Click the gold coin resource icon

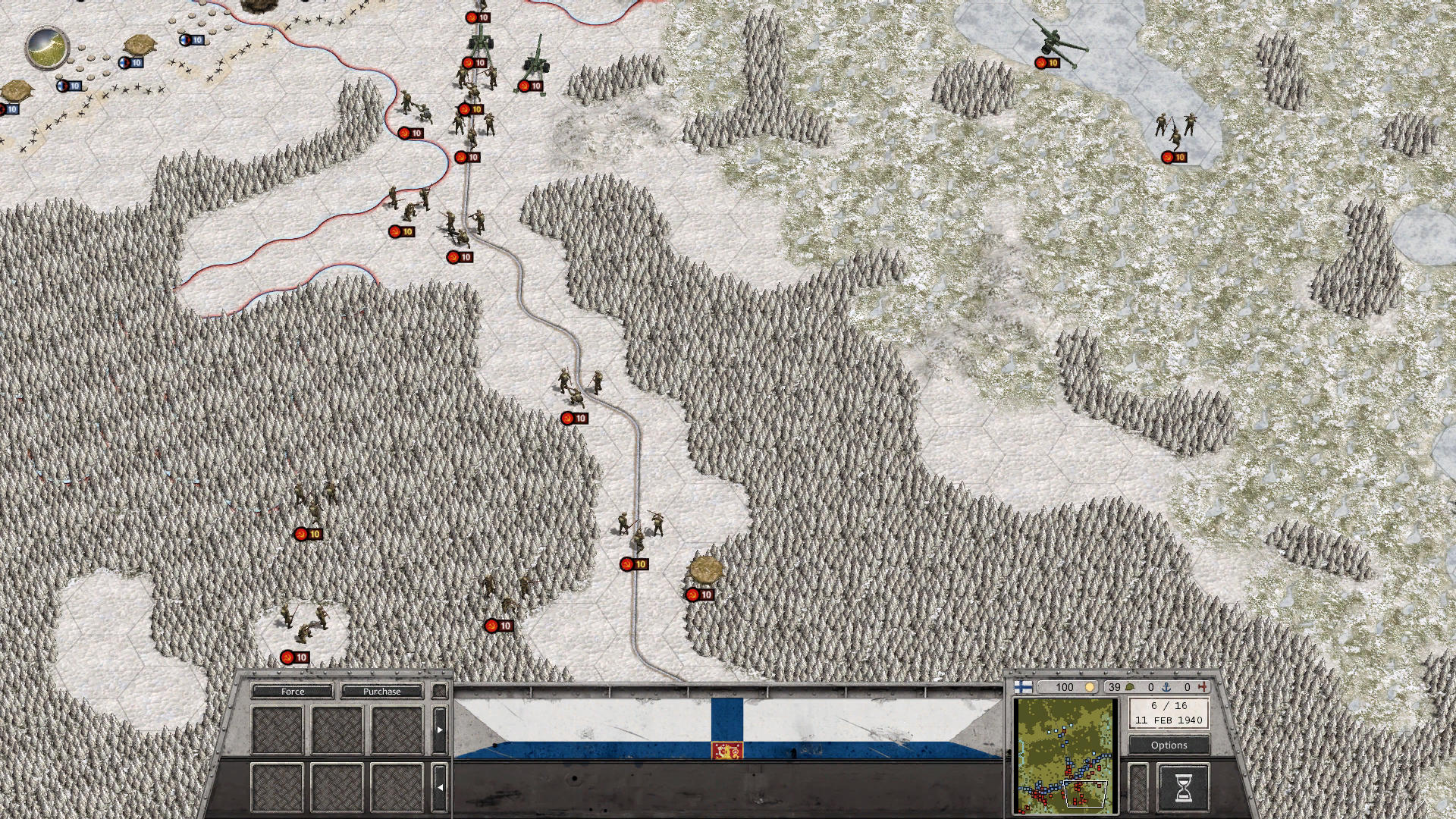click(x=1090, y=687)
